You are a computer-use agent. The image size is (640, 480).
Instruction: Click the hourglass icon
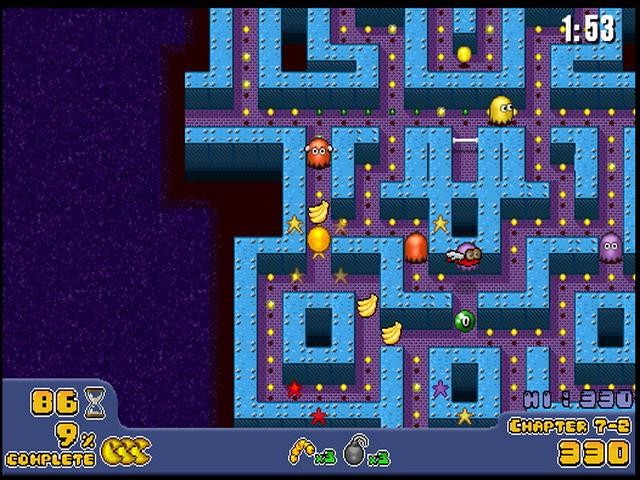(96, 401)
